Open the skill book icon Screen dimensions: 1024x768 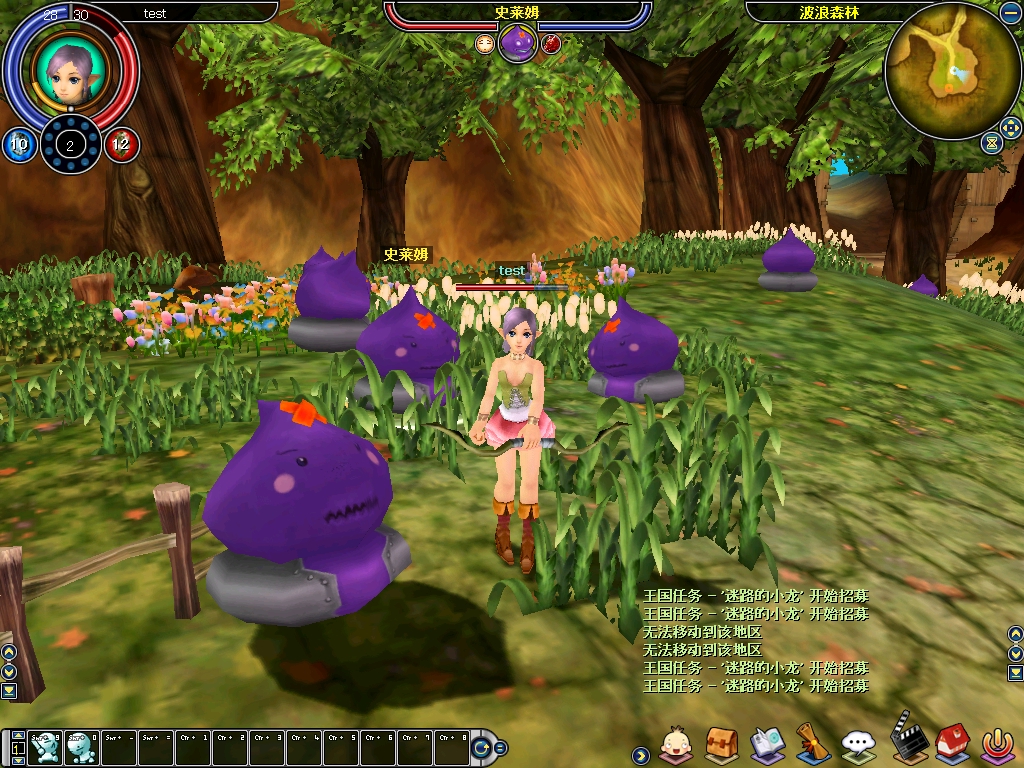(x=767, y=743)
